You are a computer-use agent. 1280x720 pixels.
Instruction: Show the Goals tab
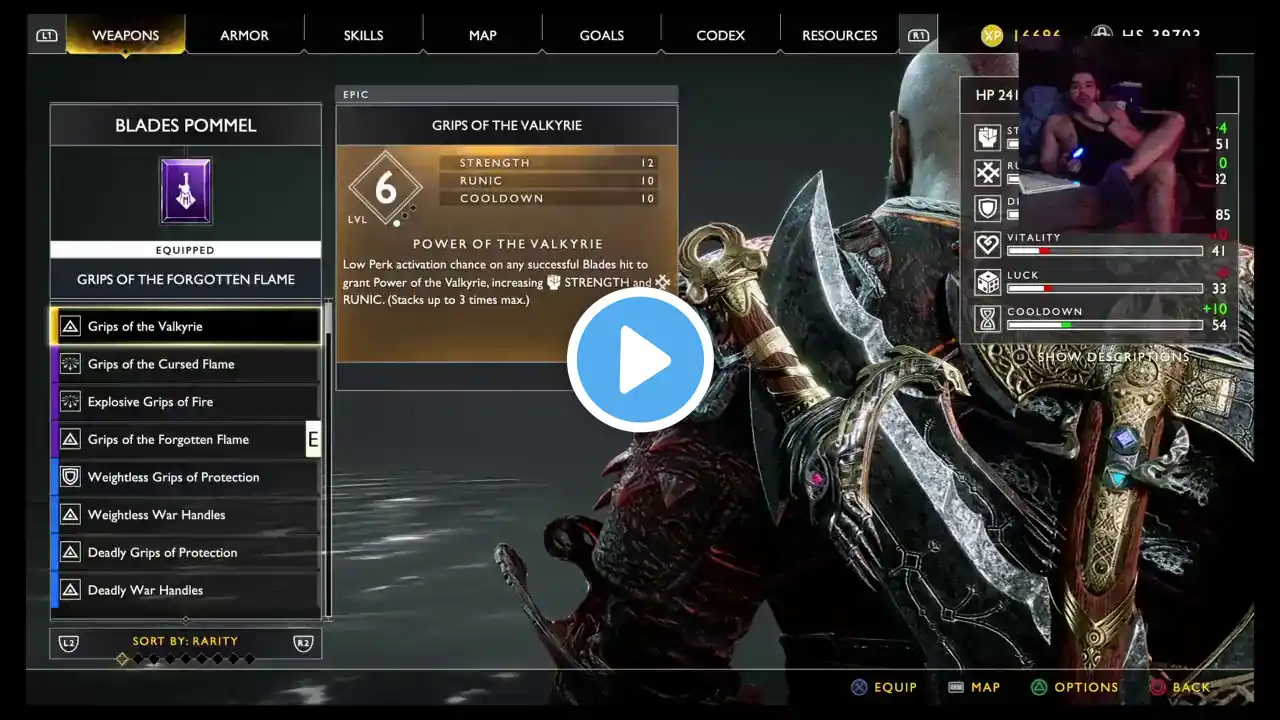pyautogui.click(x=602, y=35)
